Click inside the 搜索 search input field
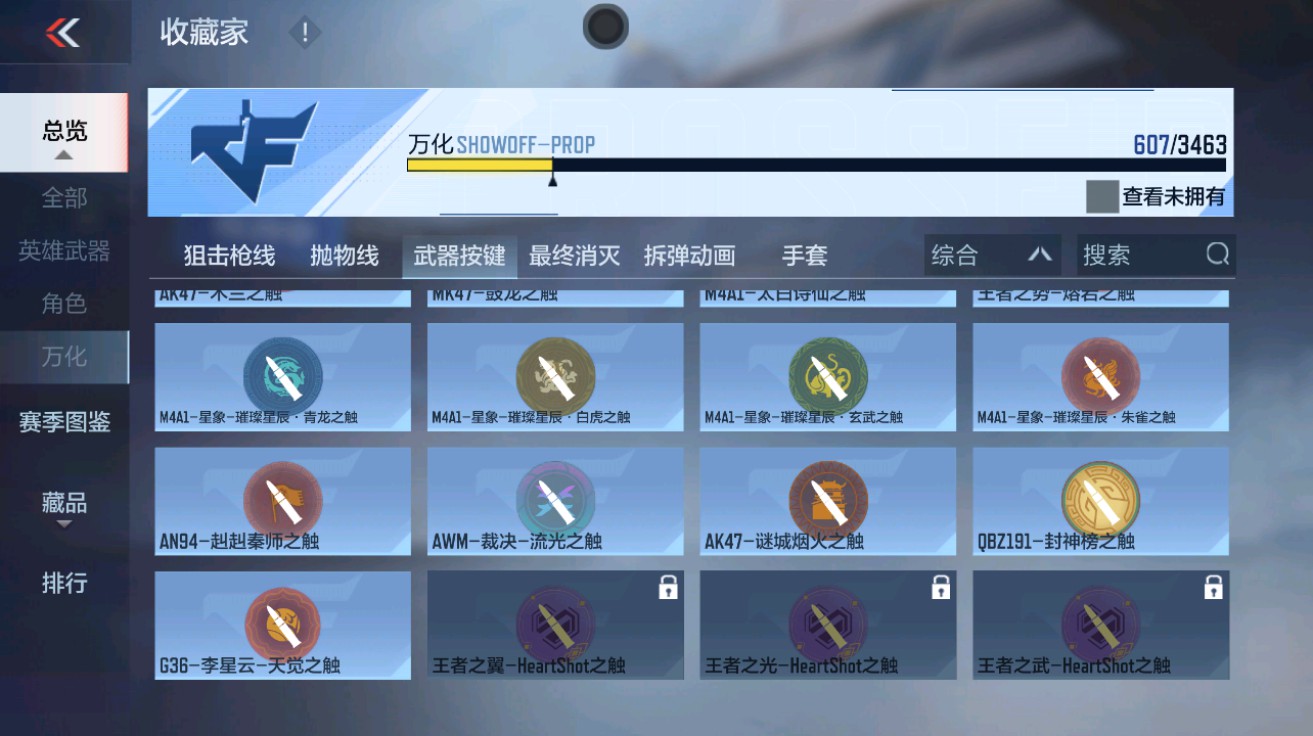The width and height of the screenshot is (1313, 736). tap(1130, 255)
